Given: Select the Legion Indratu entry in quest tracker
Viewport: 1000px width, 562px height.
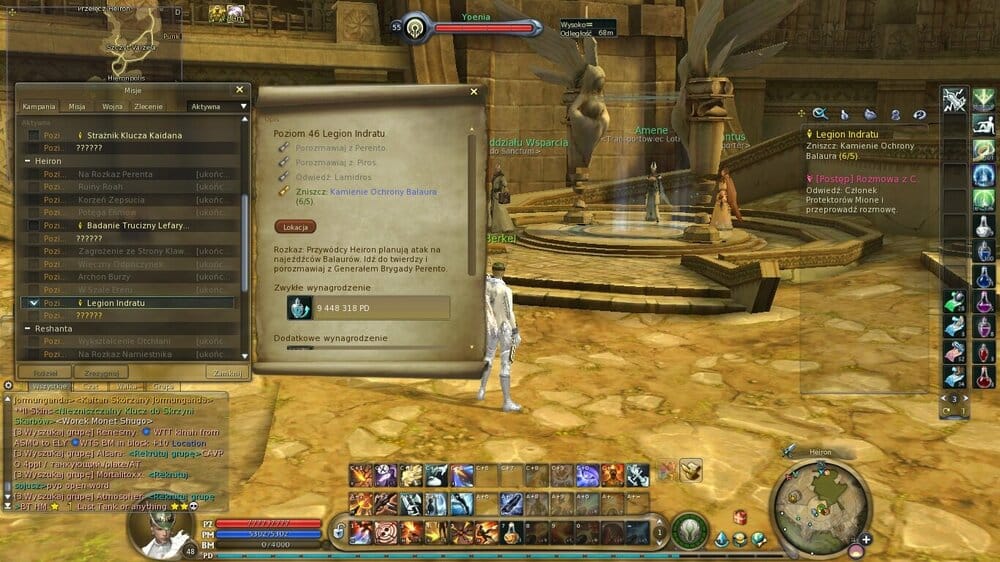Looking at the screenshot, I should [x=846, y=134].
